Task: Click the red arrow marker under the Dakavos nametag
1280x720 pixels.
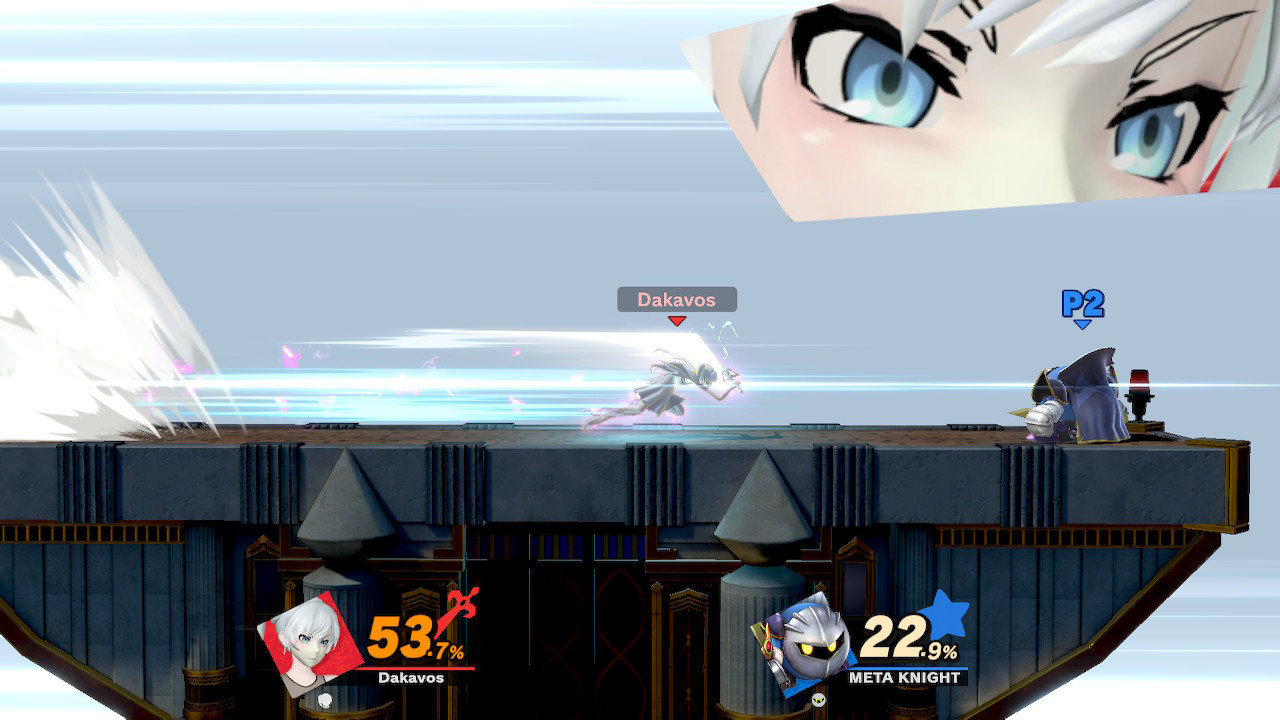Action: click(676, 320)
